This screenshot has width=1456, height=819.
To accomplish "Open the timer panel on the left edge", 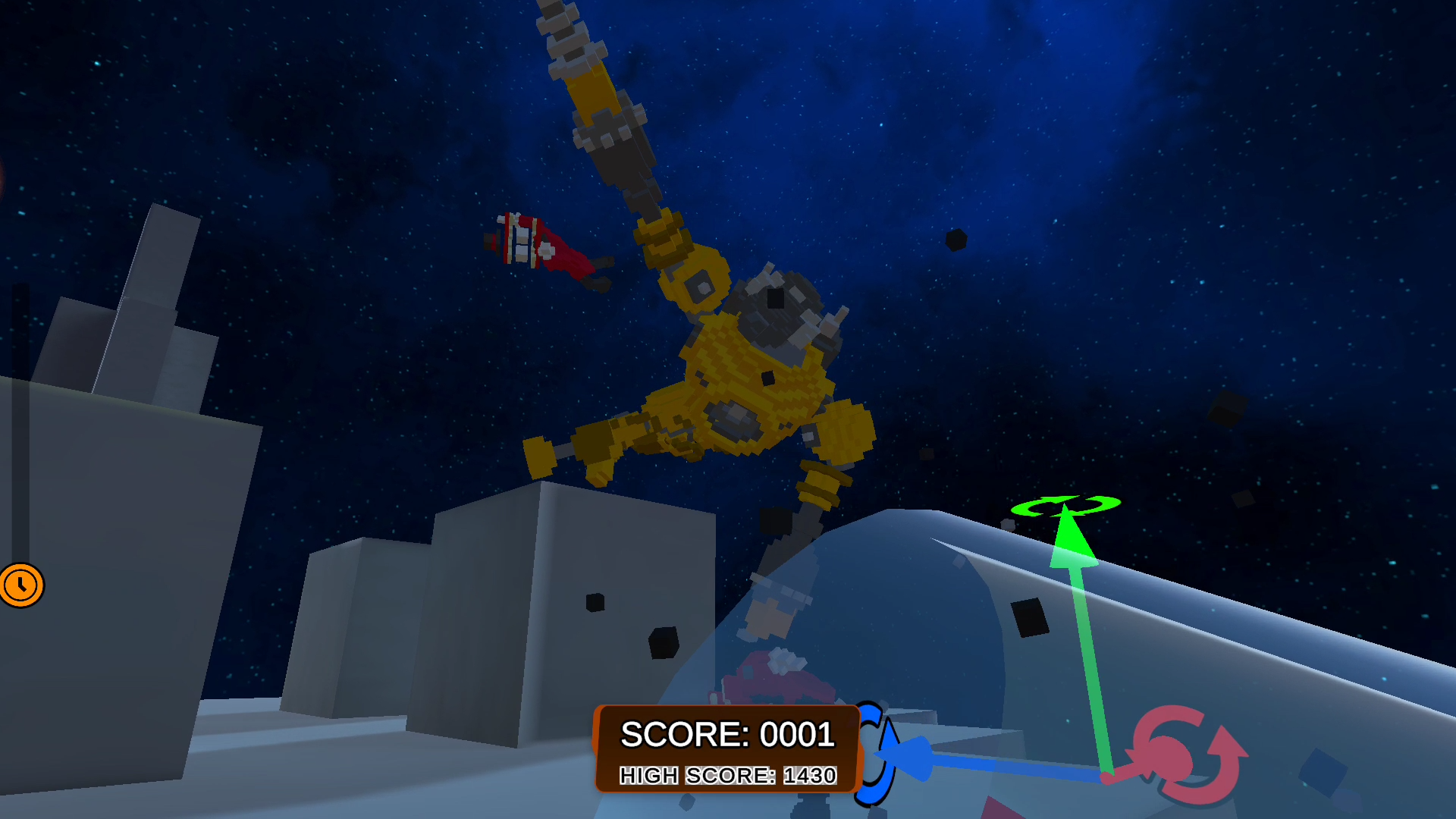I will click(x=20, y=583).
